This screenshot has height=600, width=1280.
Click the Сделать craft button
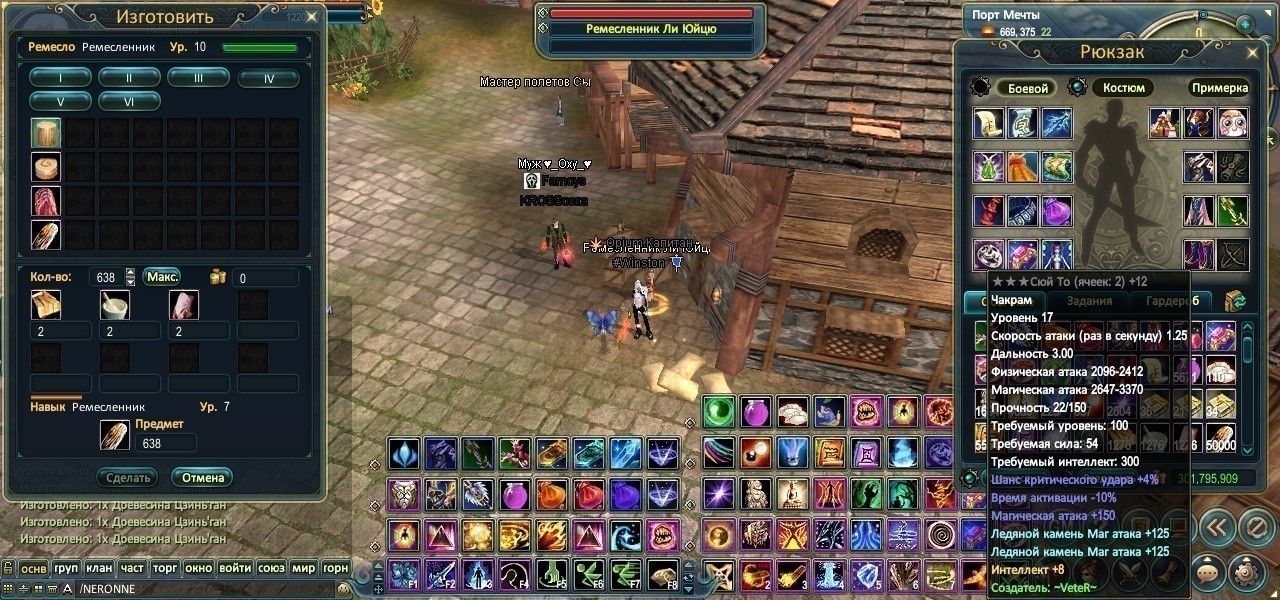pyautogui.click(x=129, y=477)
